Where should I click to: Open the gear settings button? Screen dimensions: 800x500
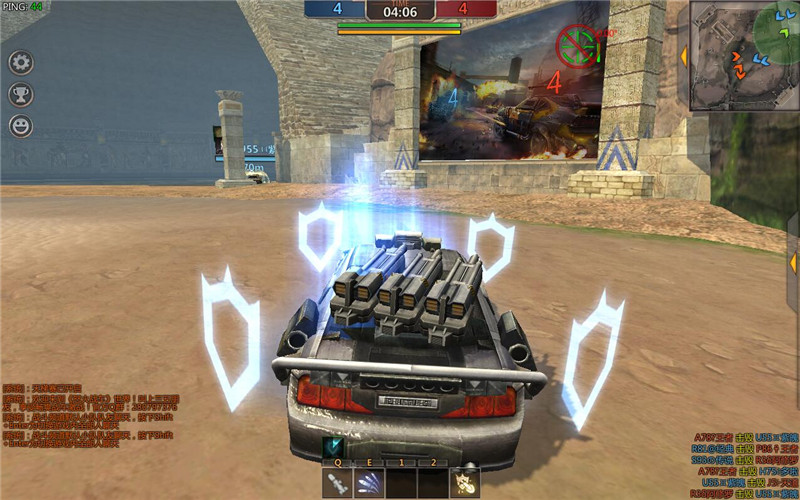pos(21,63)
